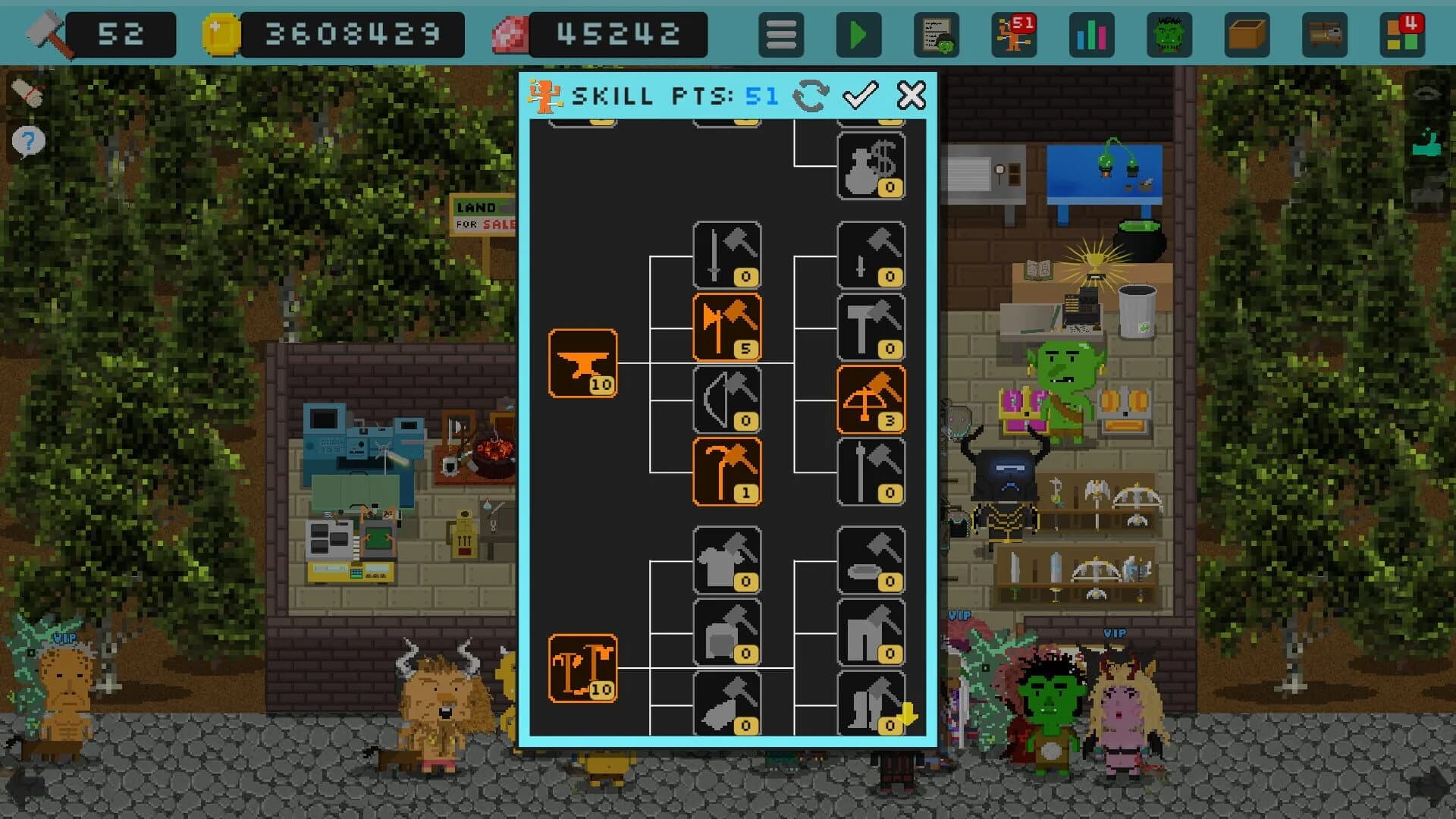Open the furniture workshop panel
The image size is (1456, 819).
click(x=1323, y=33)
